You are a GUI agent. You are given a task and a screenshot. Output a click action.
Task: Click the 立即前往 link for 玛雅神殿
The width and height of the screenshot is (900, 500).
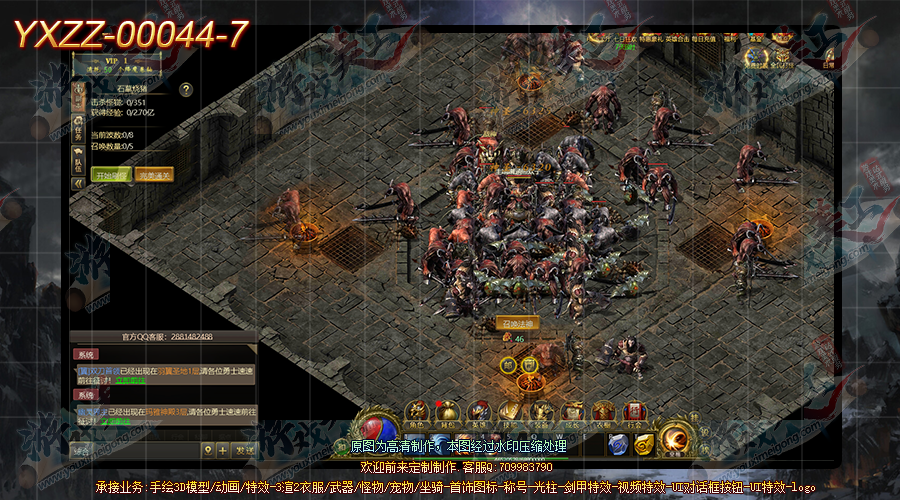tap(118, 421)
